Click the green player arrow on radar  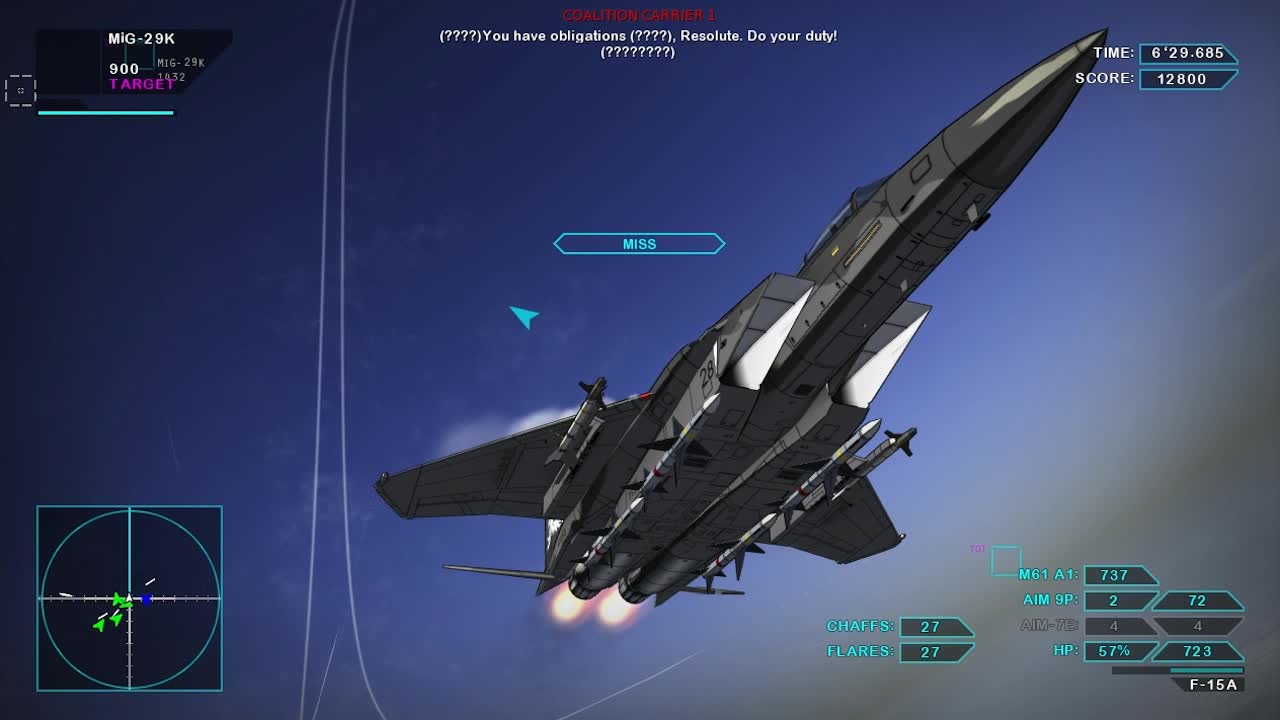[120, 600]
